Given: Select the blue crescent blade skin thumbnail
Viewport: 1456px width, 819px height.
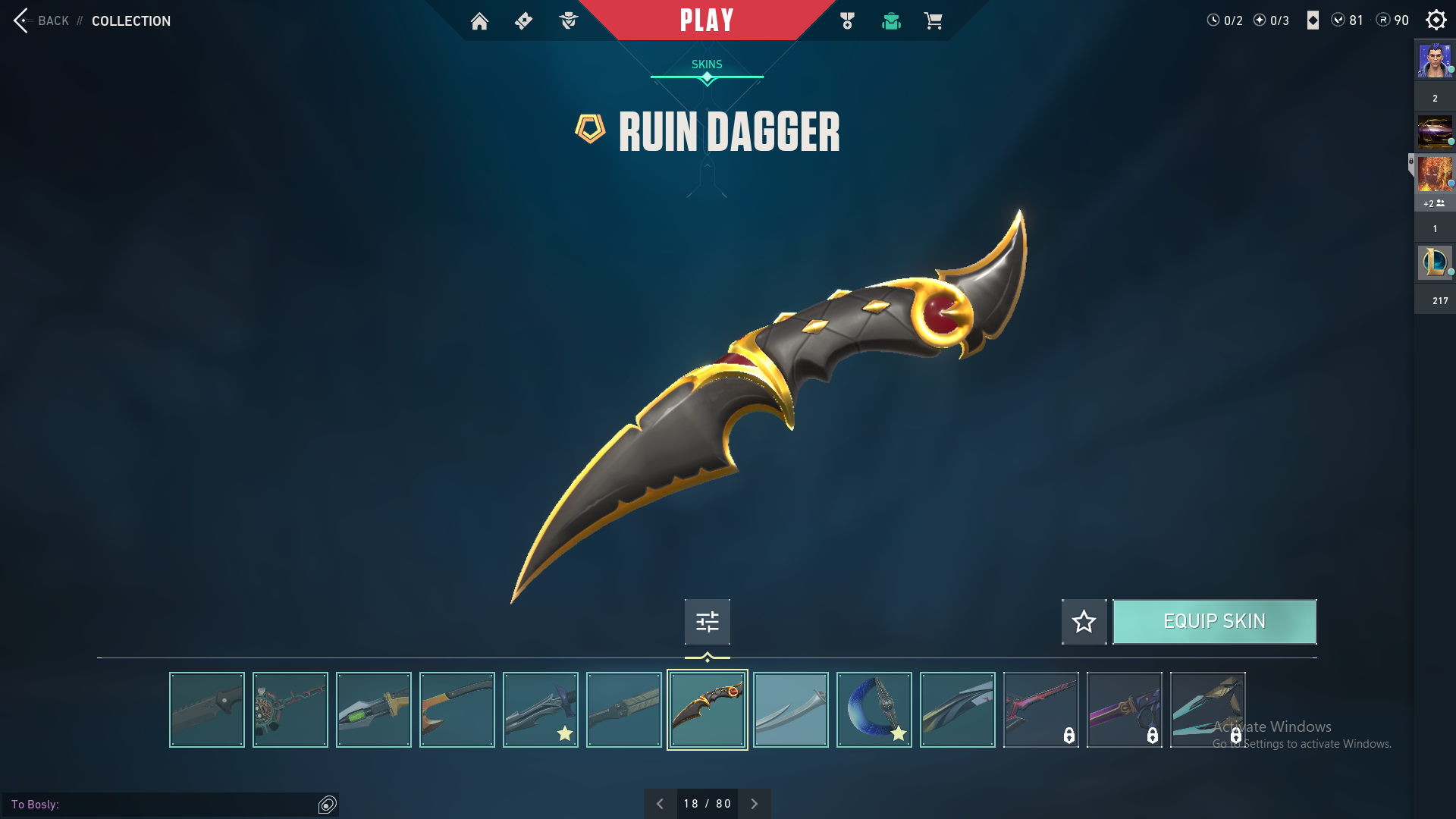Looking at the screenshot, I should 874,710.
